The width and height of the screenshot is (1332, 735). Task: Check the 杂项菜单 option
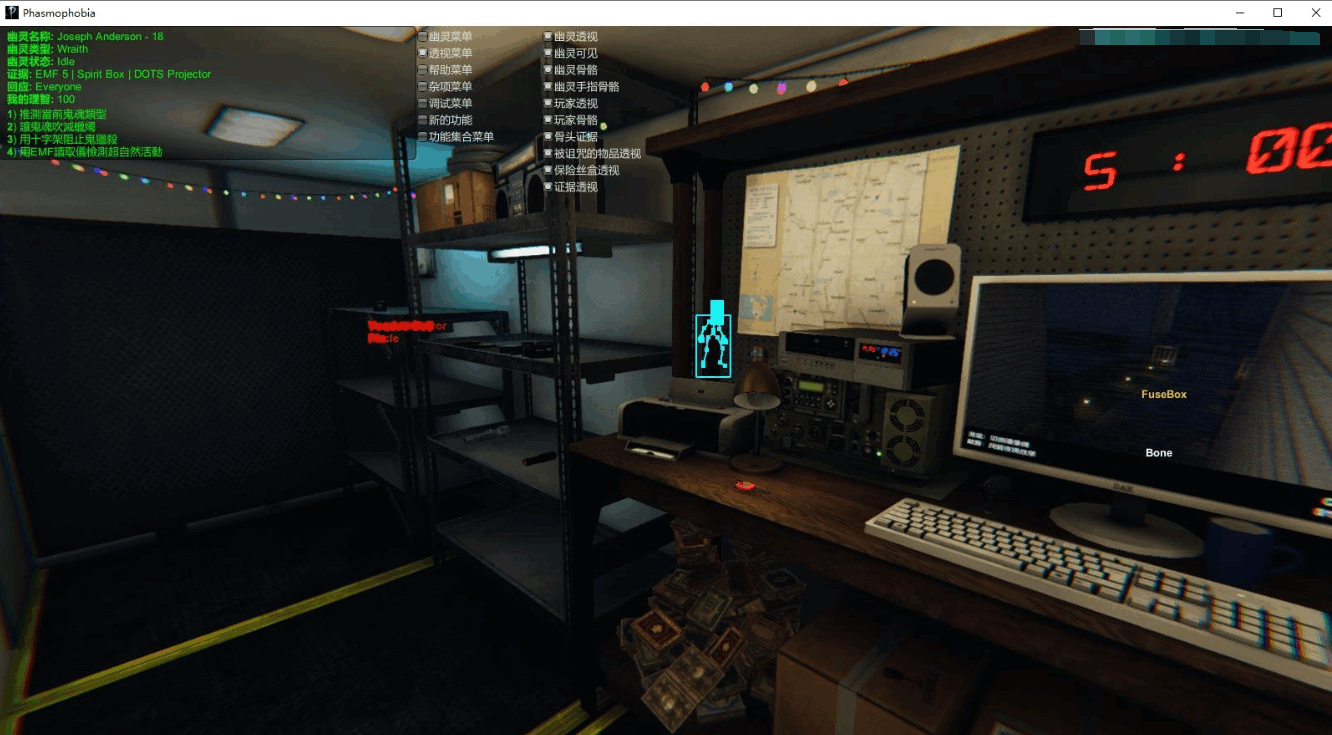click(424, 86)
